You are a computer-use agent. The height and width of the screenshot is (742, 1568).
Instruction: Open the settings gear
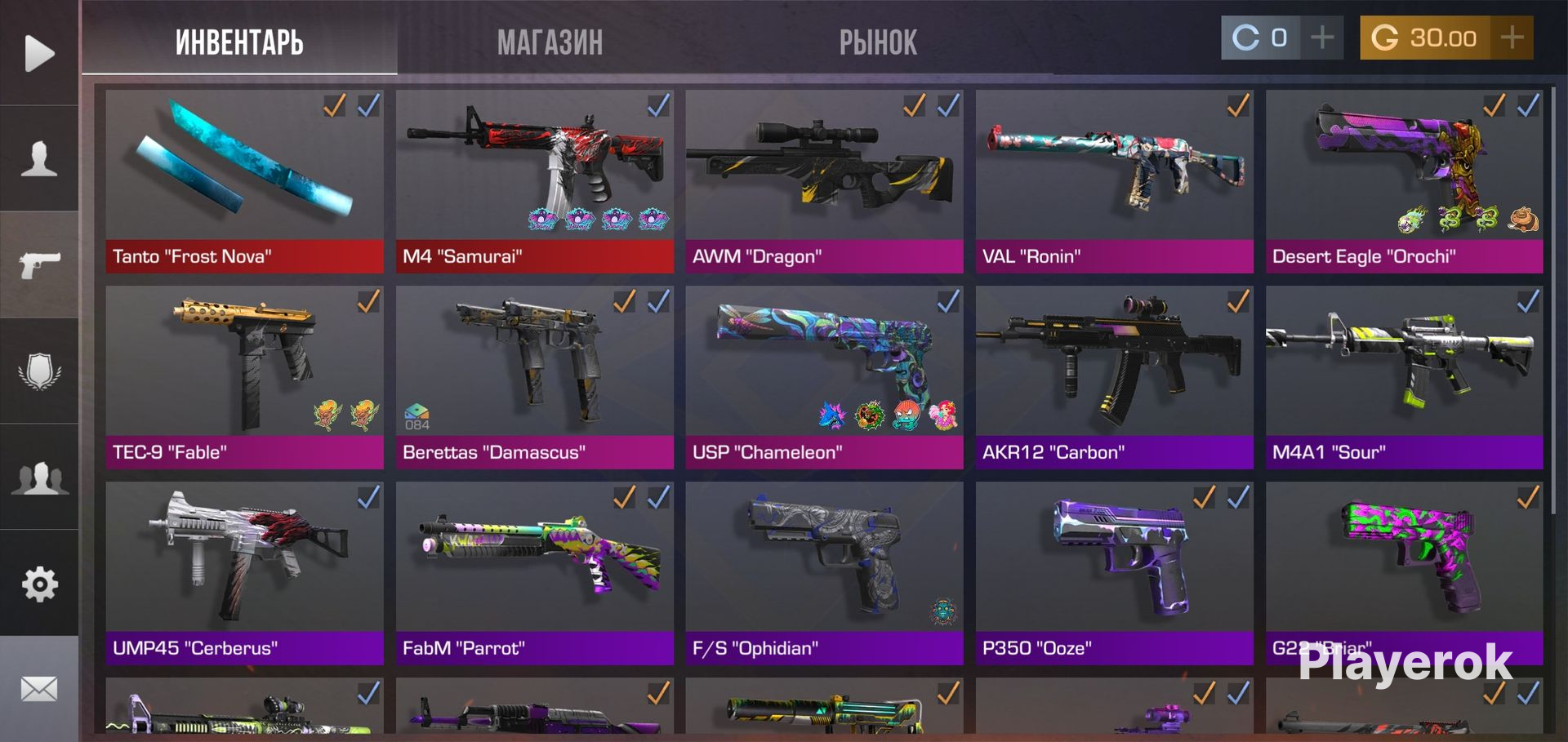39,584
